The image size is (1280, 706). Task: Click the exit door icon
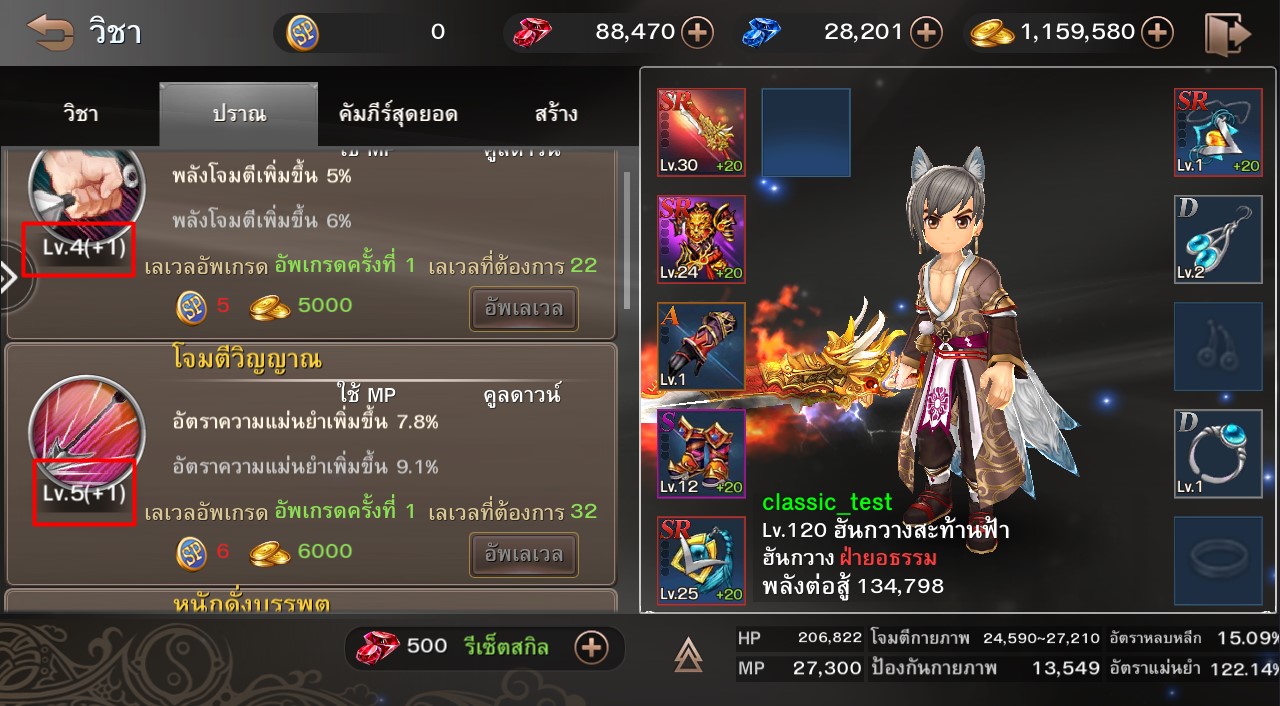coord(1228,33)
